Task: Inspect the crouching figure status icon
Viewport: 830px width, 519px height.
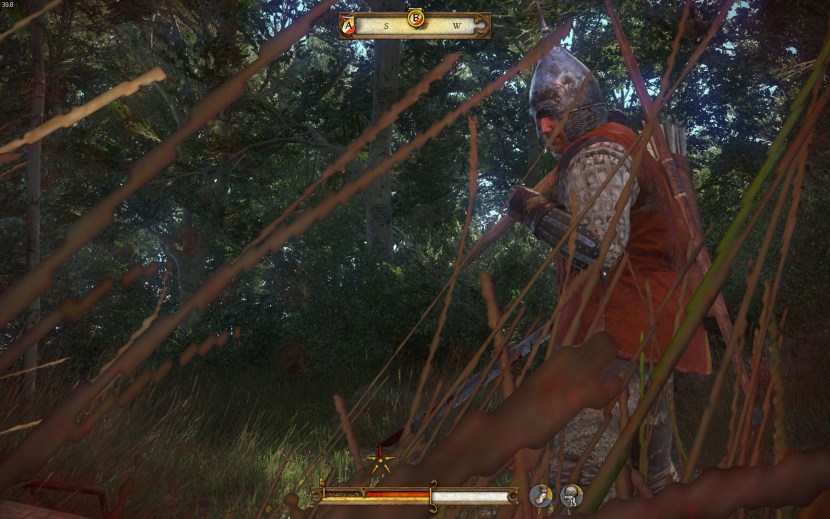Action: pyautogui.click(x=571, y=494)
